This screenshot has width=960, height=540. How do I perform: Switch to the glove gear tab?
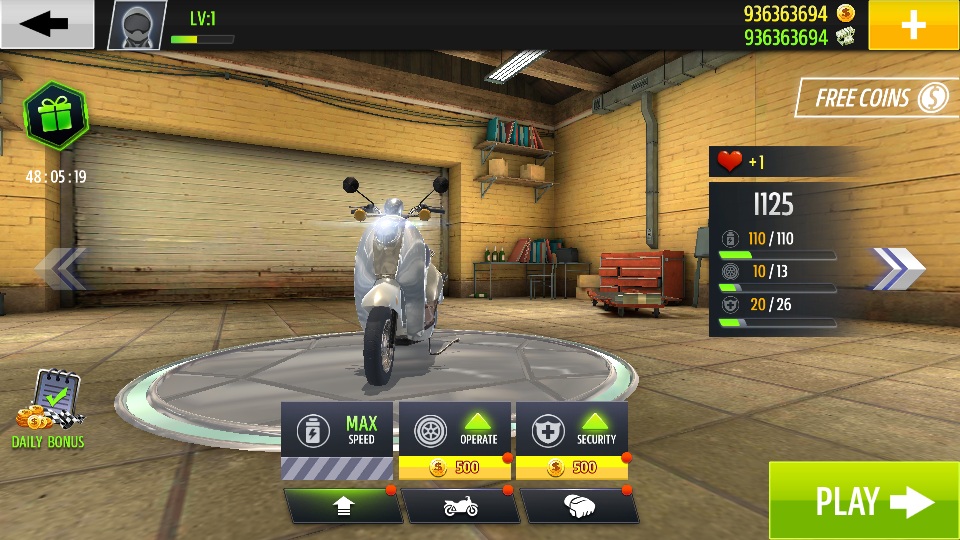pyautogui.click(x=578, y=506)
